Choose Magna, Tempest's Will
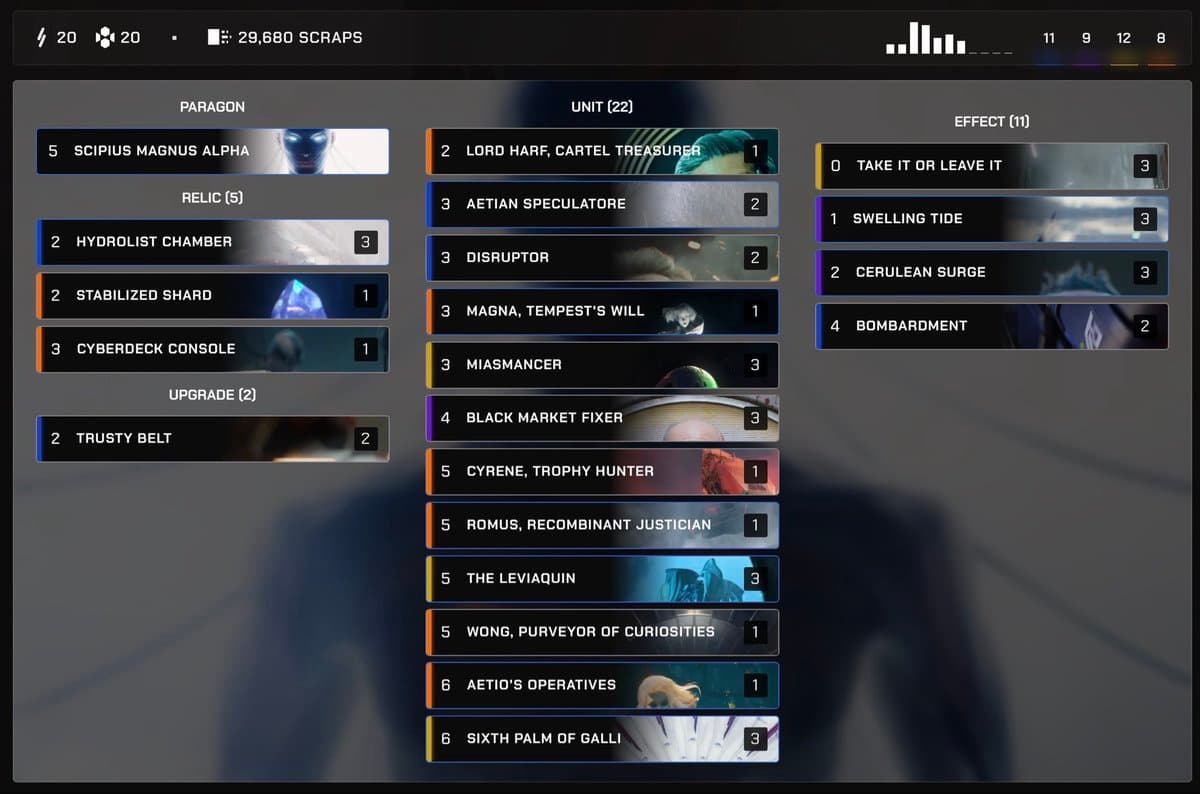The image size is (1200, 794). pos(601,311)
